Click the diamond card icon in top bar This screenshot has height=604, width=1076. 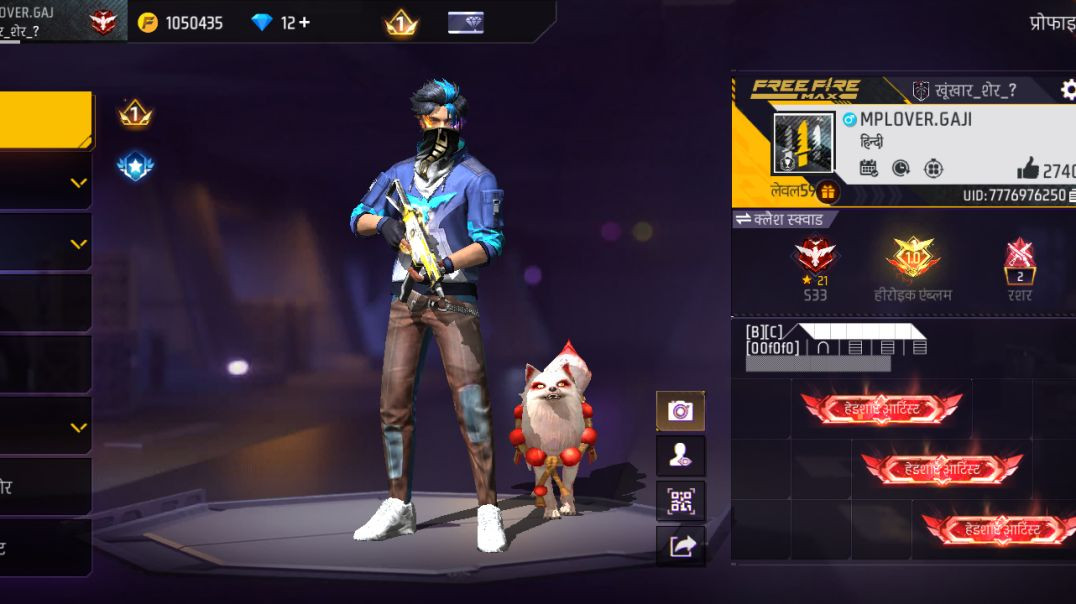(465, 22)
